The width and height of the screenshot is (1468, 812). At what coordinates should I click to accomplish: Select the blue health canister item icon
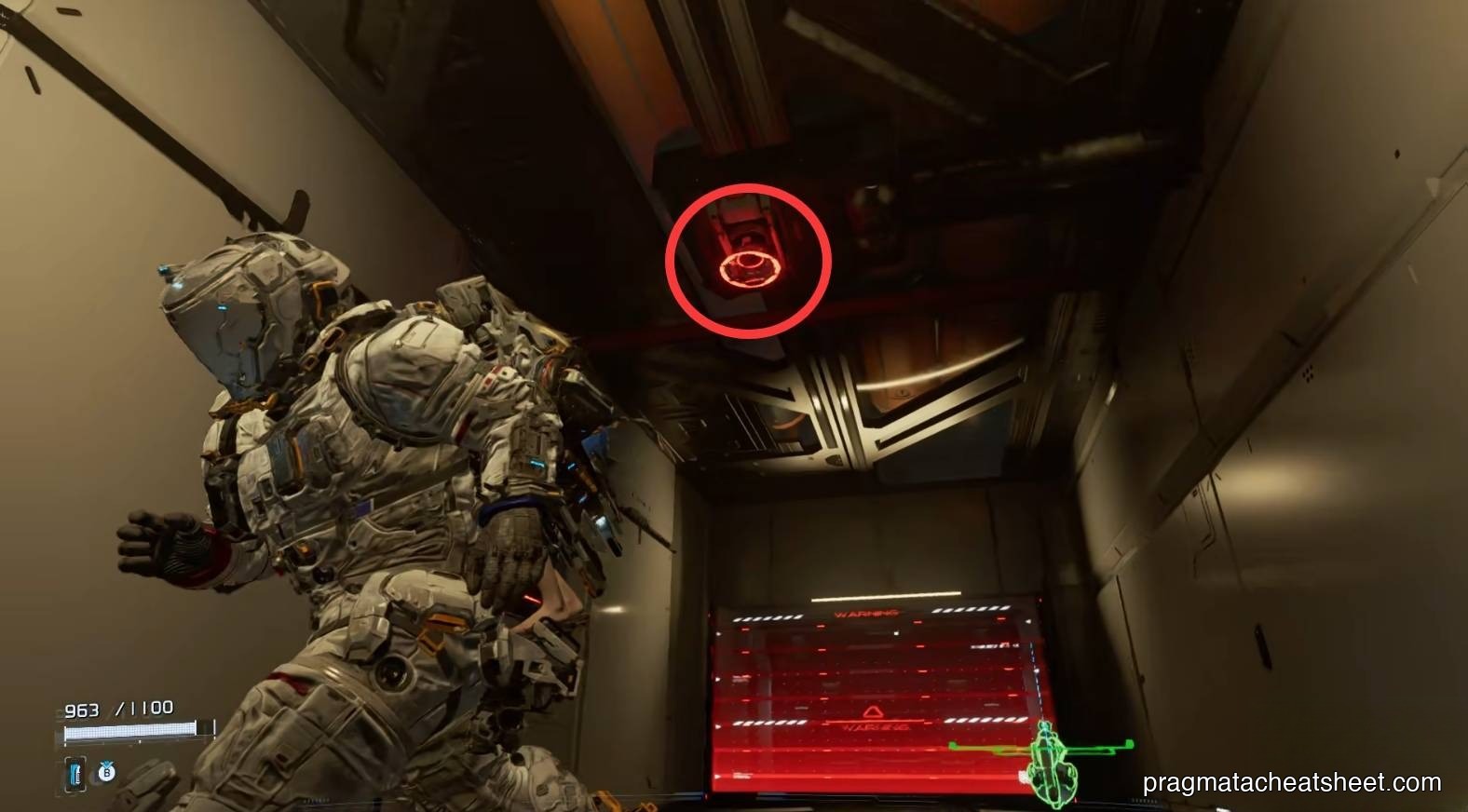pyautogui.click(x=75, y=774)
